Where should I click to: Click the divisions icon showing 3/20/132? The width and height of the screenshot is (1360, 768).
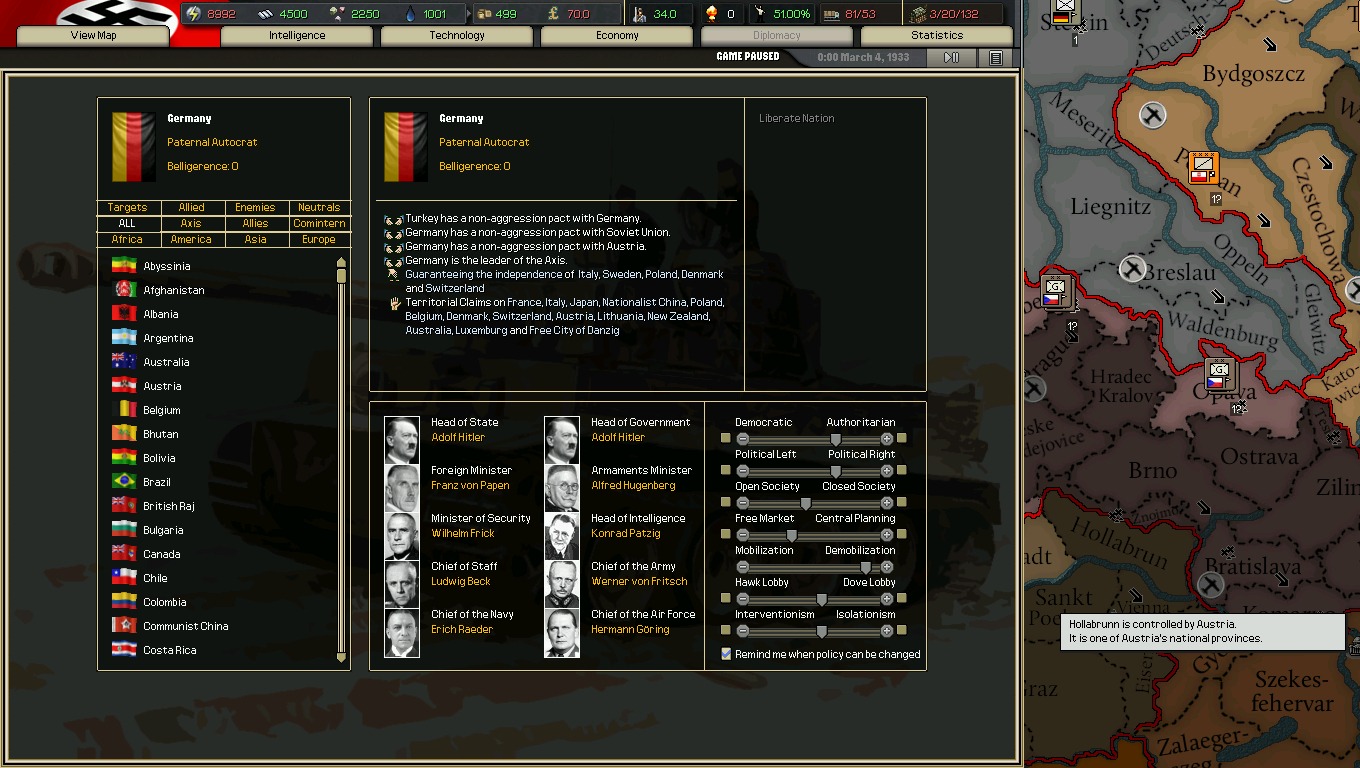click(917, 13)
